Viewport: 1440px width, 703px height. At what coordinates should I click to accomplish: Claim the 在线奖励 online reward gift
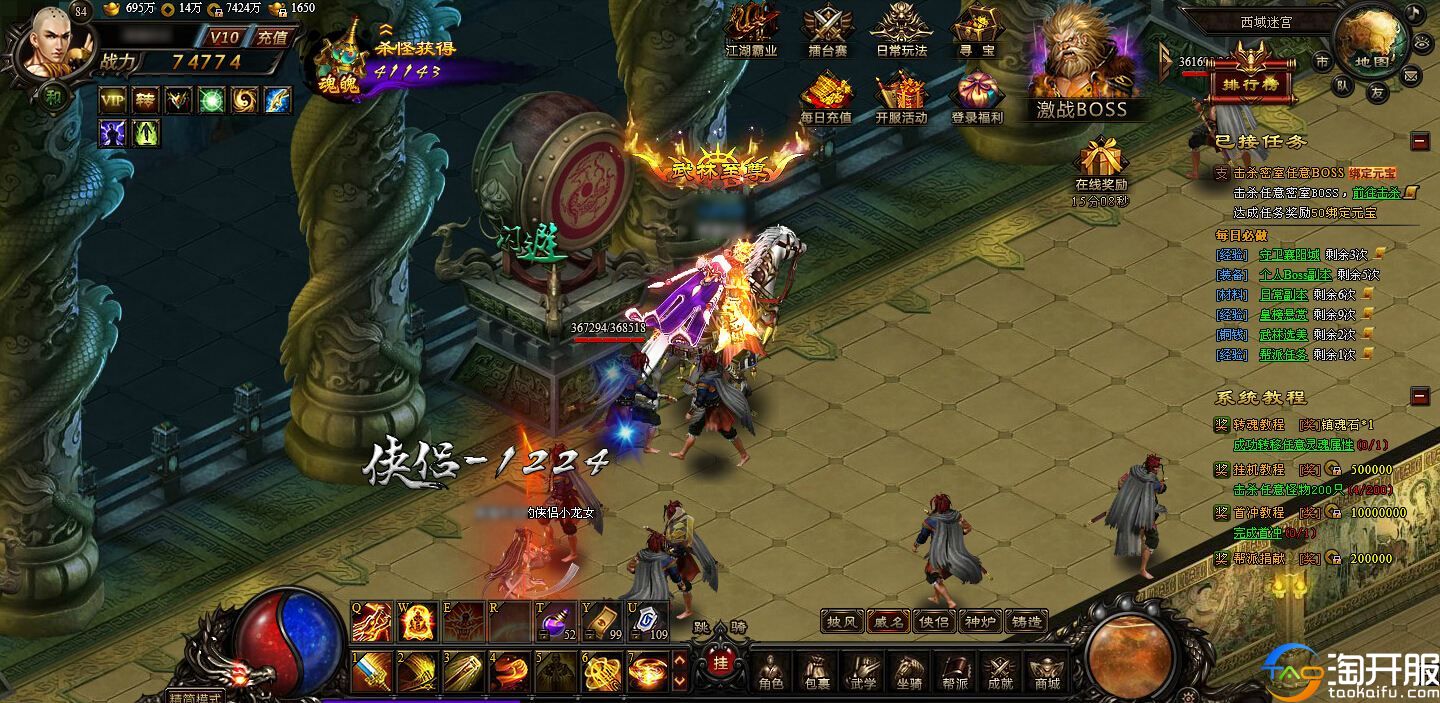pyautogui.click(x=1101, y=165)
